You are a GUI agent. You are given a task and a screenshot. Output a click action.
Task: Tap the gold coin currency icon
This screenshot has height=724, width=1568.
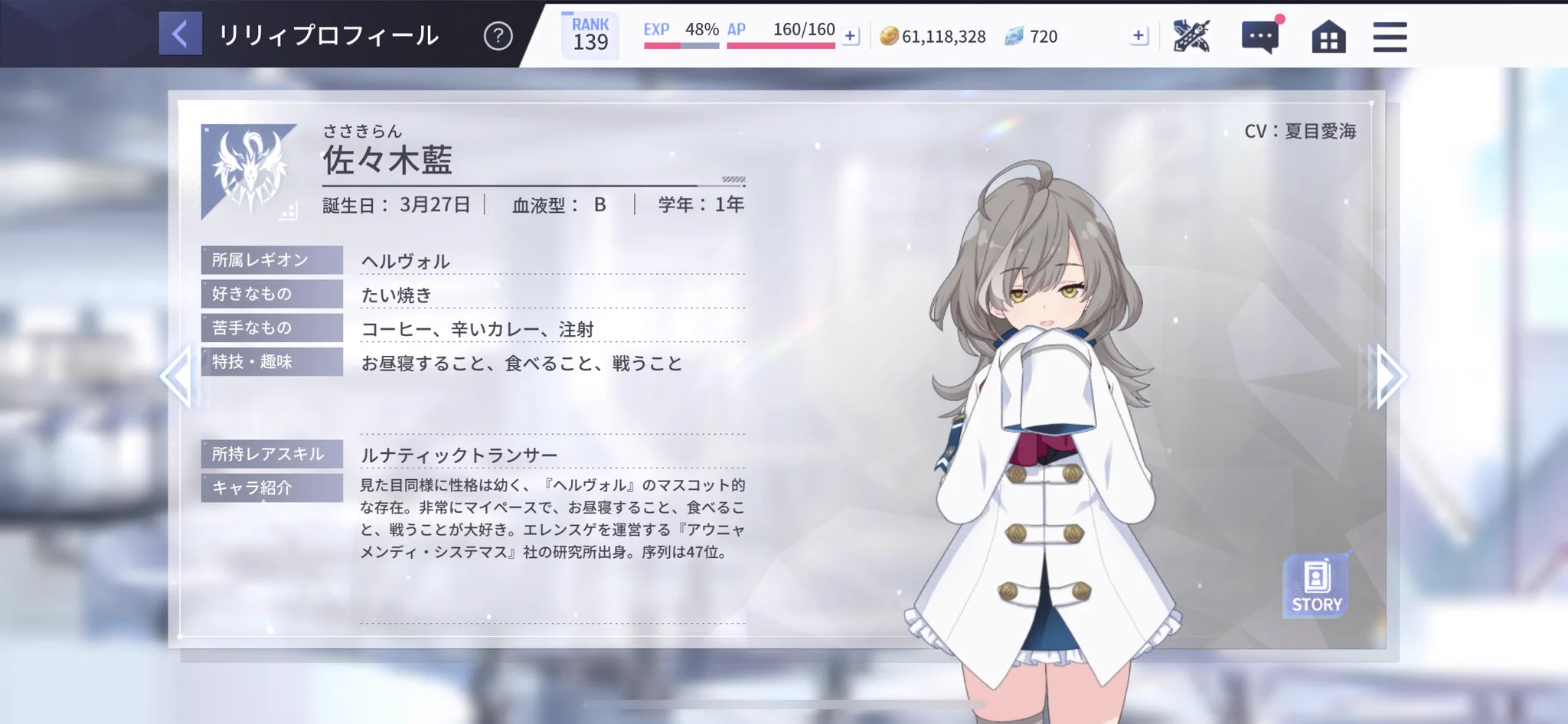point(888,35)
